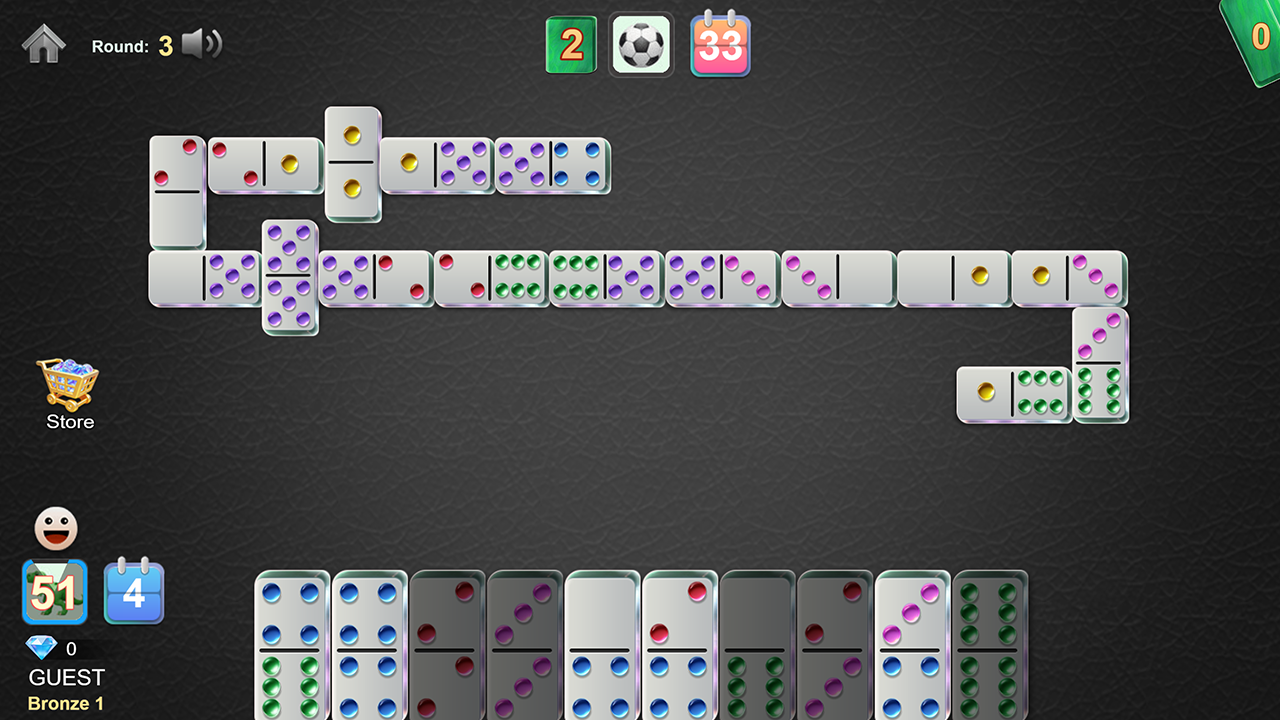The image size is (1280, 720).
Task: Click the blue calendar icon showing 4
Action: click(x=134, y=591)
